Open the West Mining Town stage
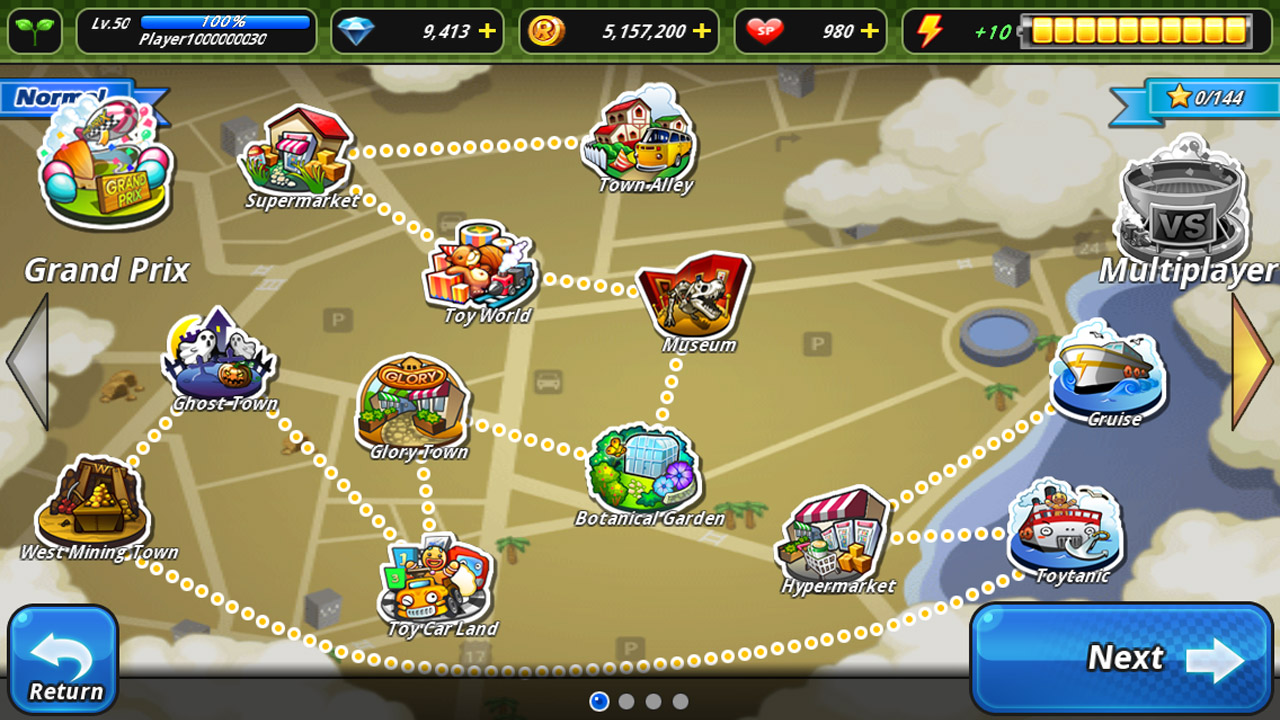This screenshot has height=720, width=1280. (x=93, y=503)
